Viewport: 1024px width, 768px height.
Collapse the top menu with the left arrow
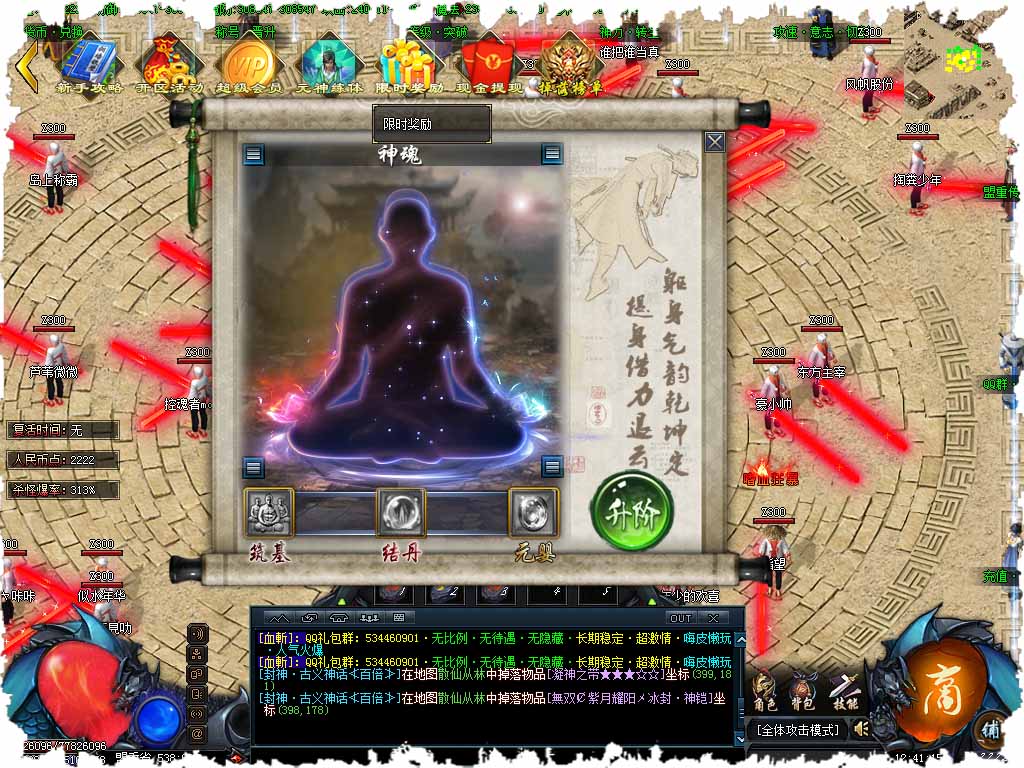coord(27,68)
